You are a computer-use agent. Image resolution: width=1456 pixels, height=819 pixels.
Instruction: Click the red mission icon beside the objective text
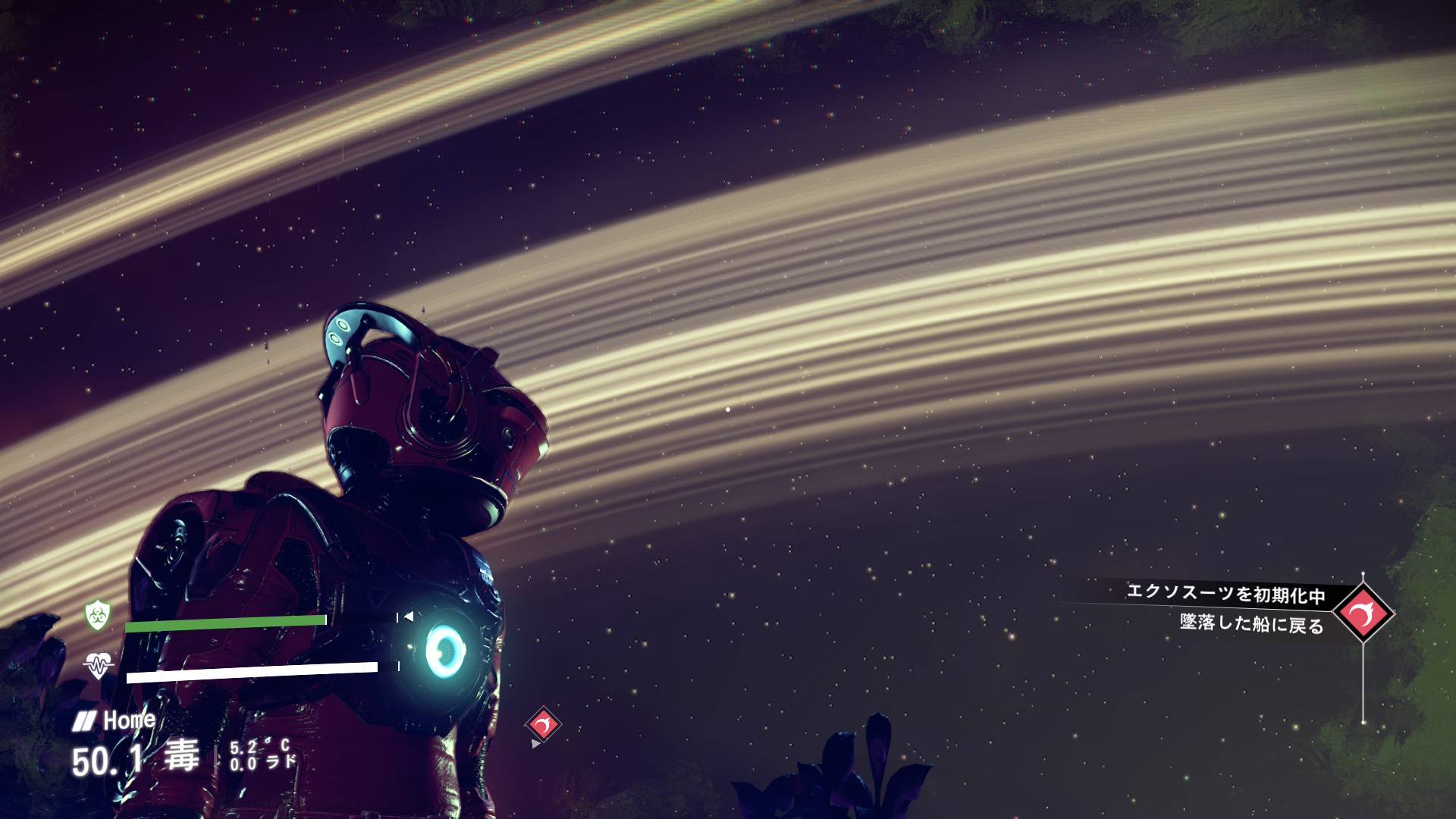click(x=1363, y=613)
